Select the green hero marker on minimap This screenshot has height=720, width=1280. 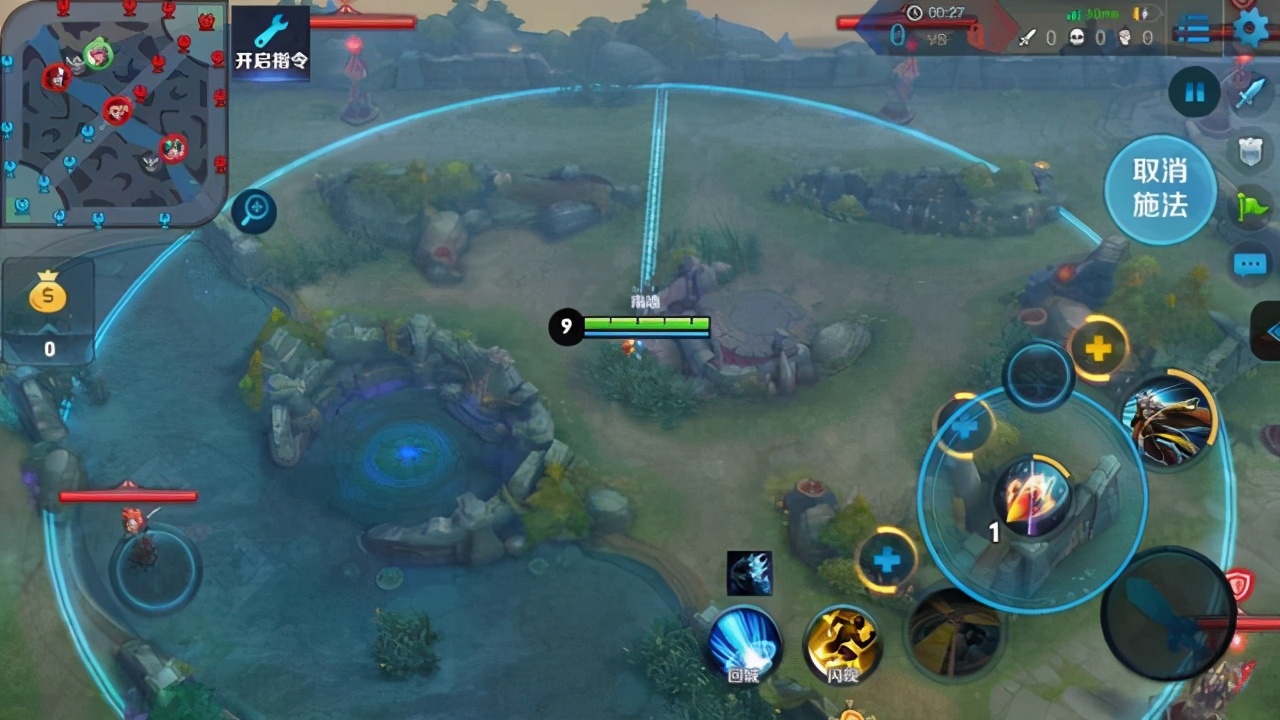(98, 54)
